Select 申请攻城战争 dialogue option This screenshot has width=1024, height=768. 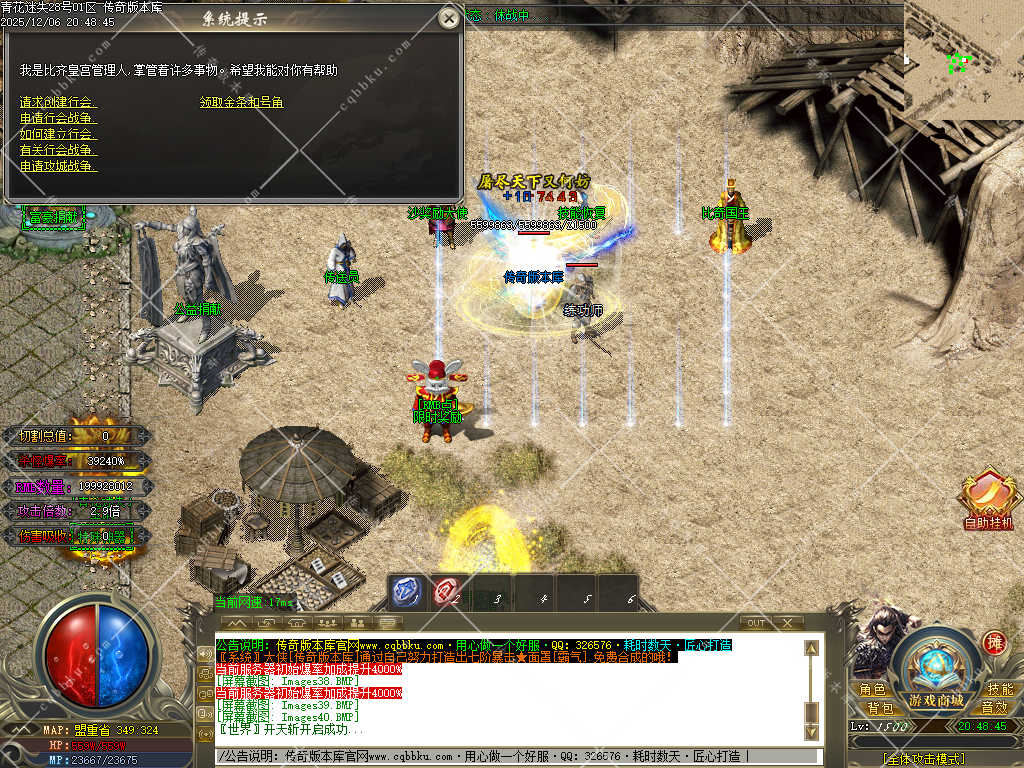point(58,166)
